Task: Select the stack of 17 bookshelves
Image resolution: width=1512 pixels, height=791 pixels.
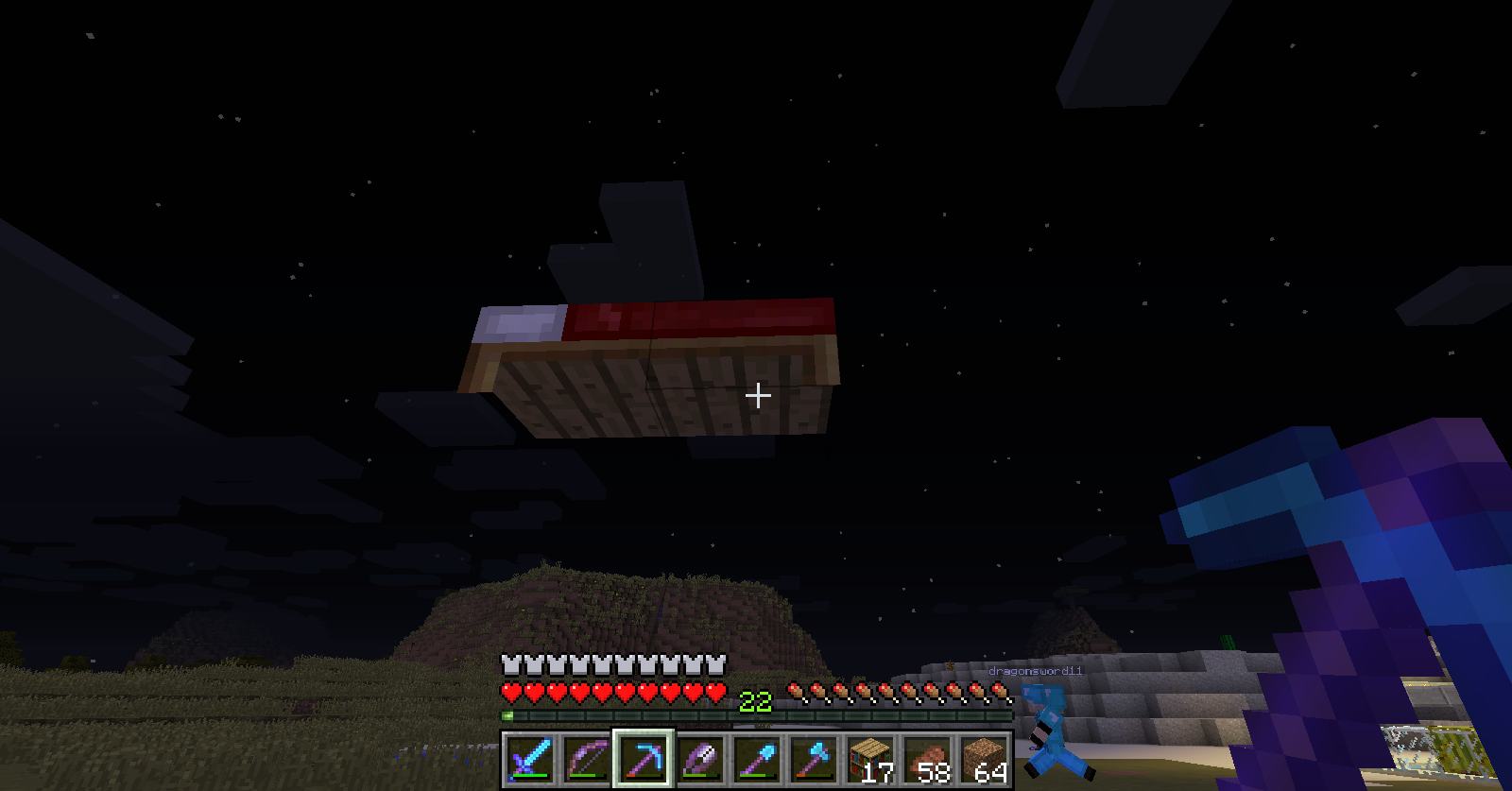Action: pos(870,759)
